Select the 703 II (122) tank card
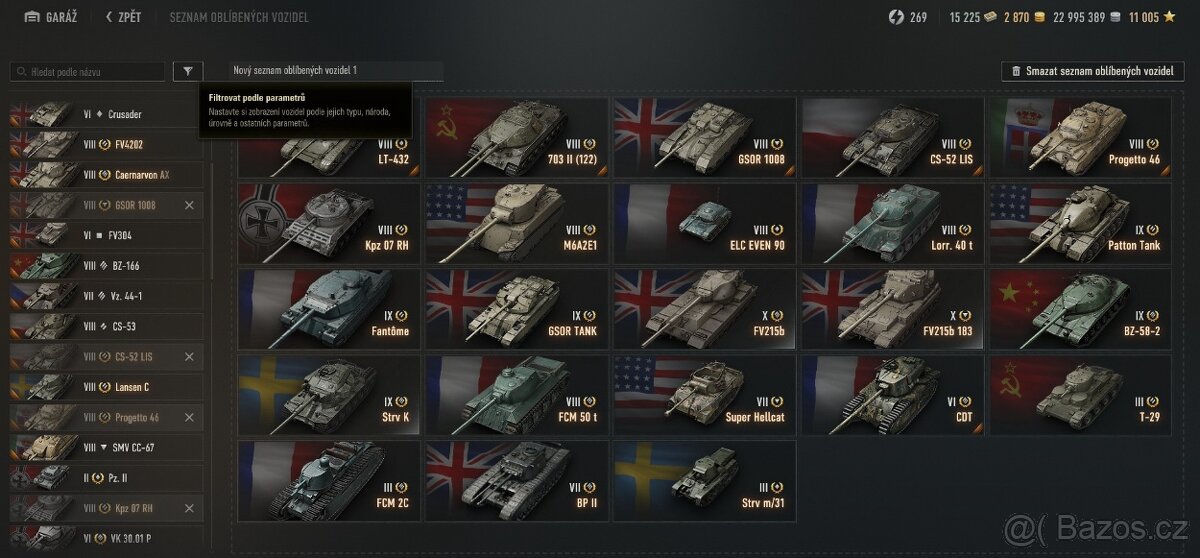 [516, 137]
